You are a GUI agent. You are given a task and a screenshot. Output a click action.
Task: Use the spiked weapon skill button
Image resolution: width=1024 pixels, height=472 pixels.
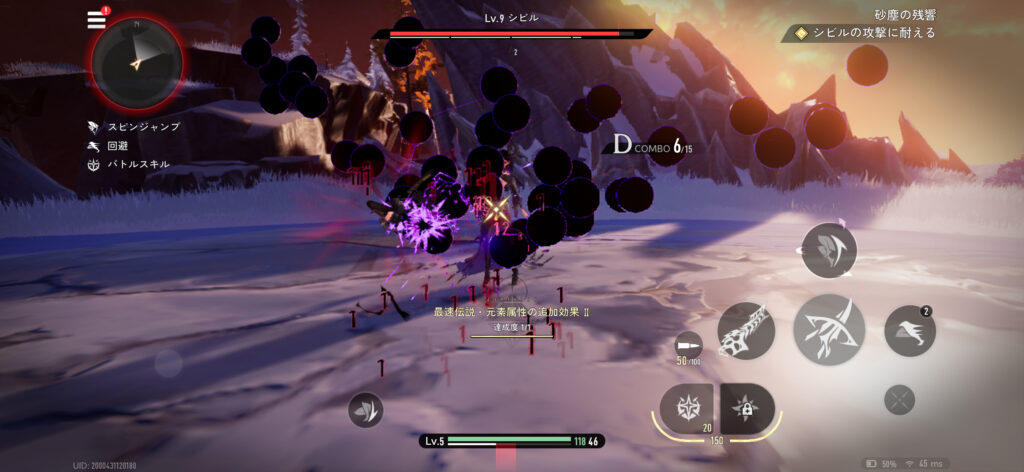pos(746,331)
